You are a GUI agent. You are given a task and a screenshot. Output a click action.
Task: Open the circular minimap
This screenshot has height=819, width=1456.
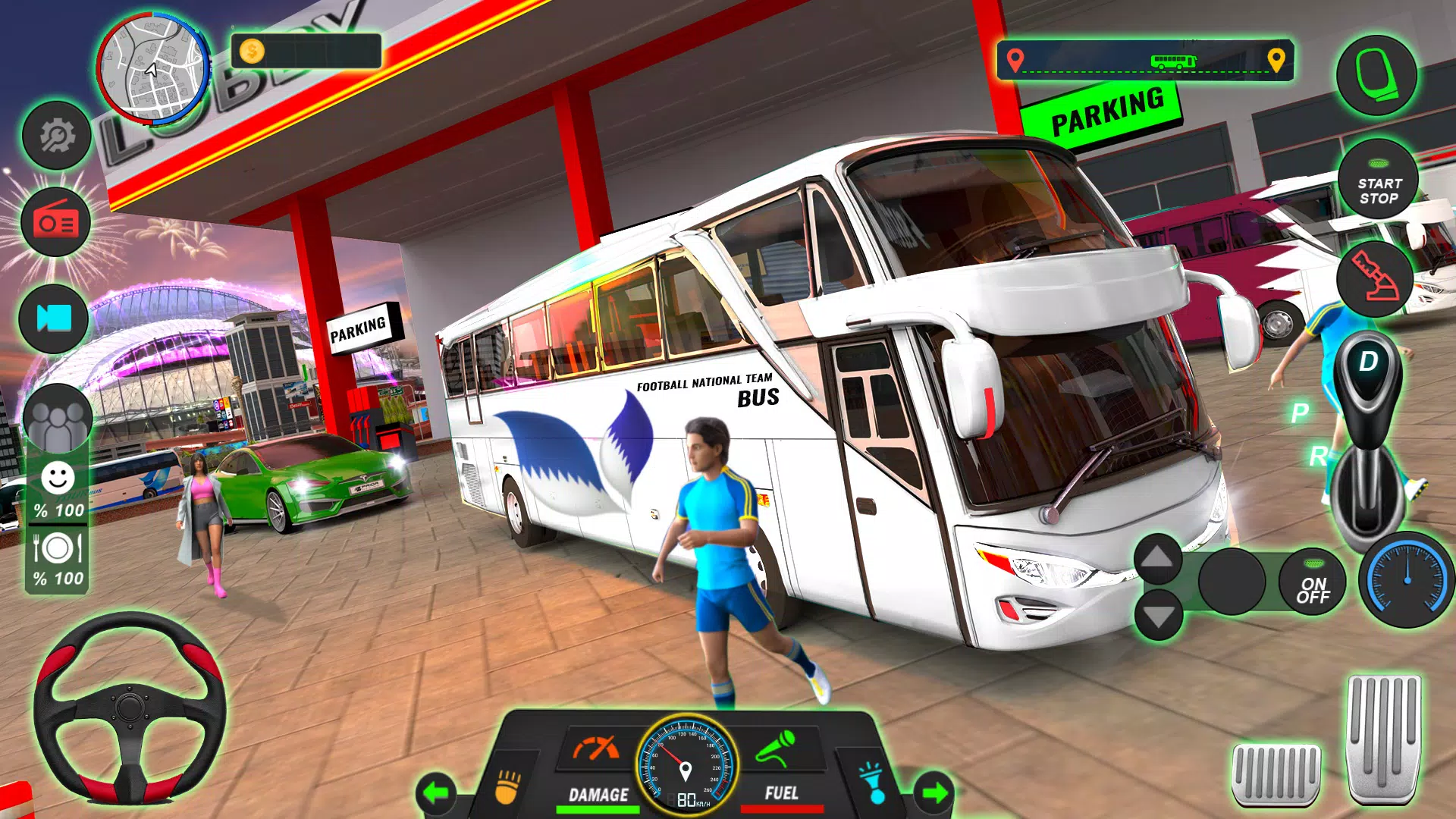coord(153,68)
